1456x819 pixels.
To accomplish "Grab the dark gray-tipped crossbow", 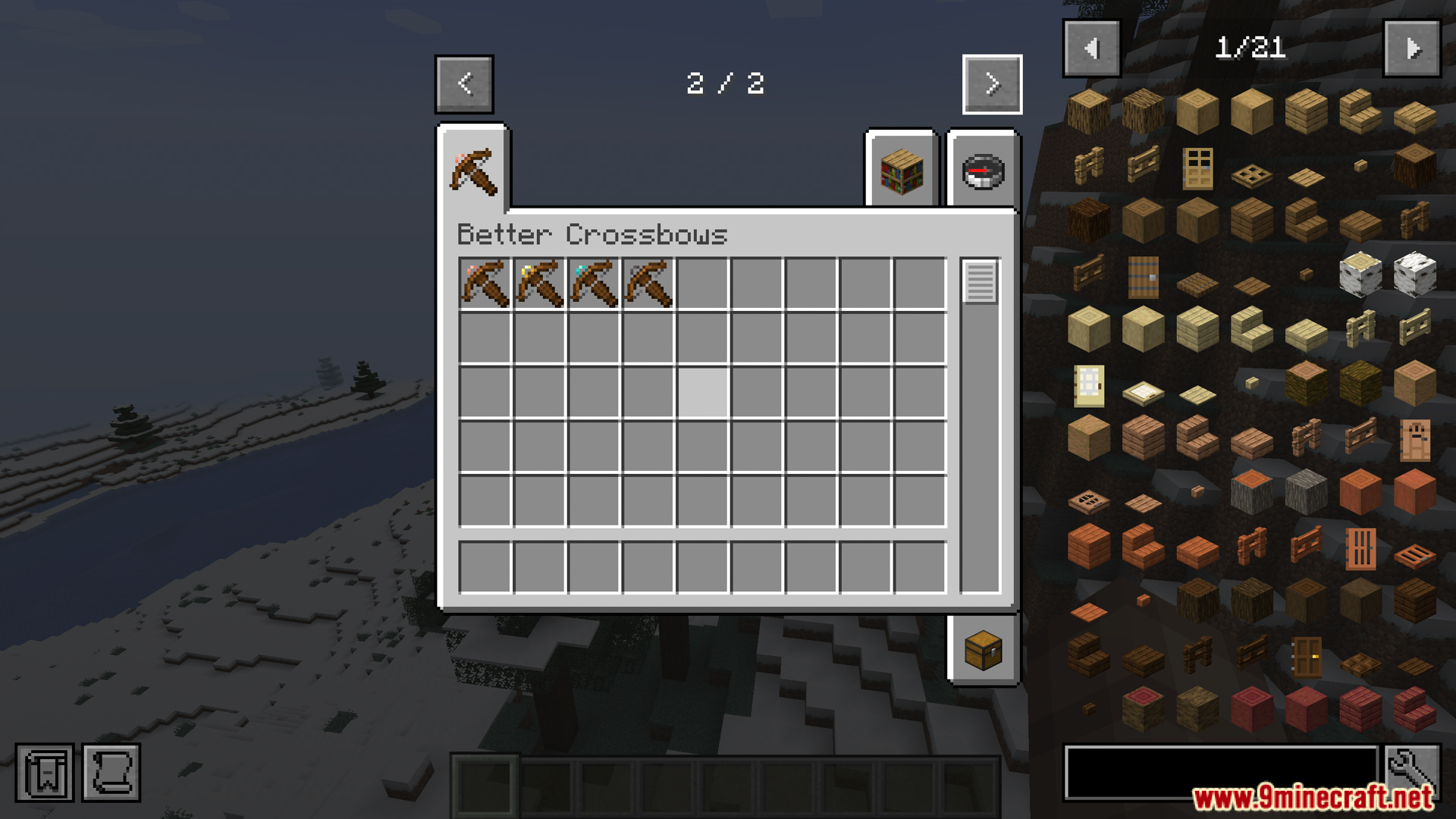I will pyautogui.click(x=649, y=284).
